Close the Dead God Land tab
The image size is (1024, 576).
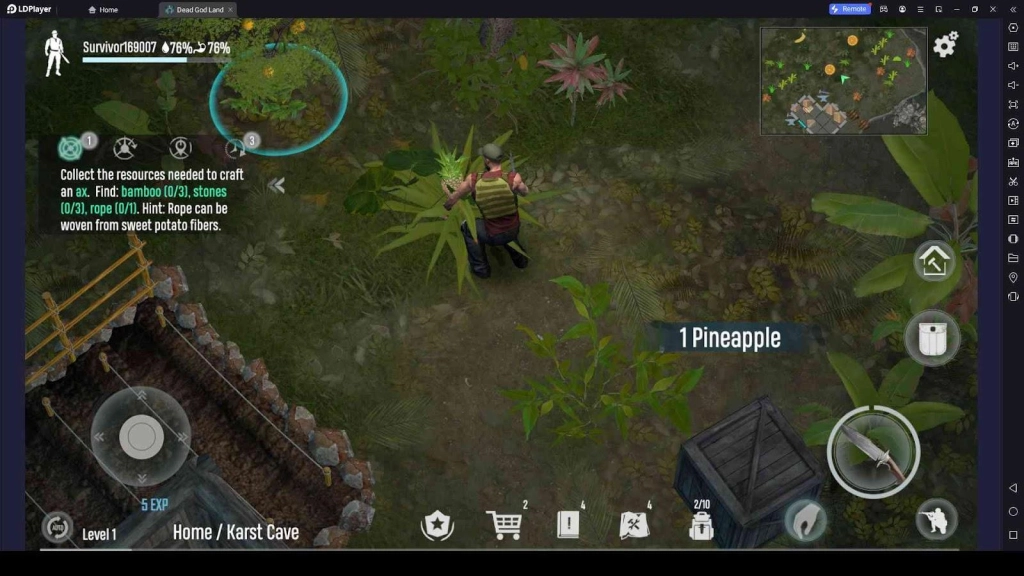pos(230,9)
